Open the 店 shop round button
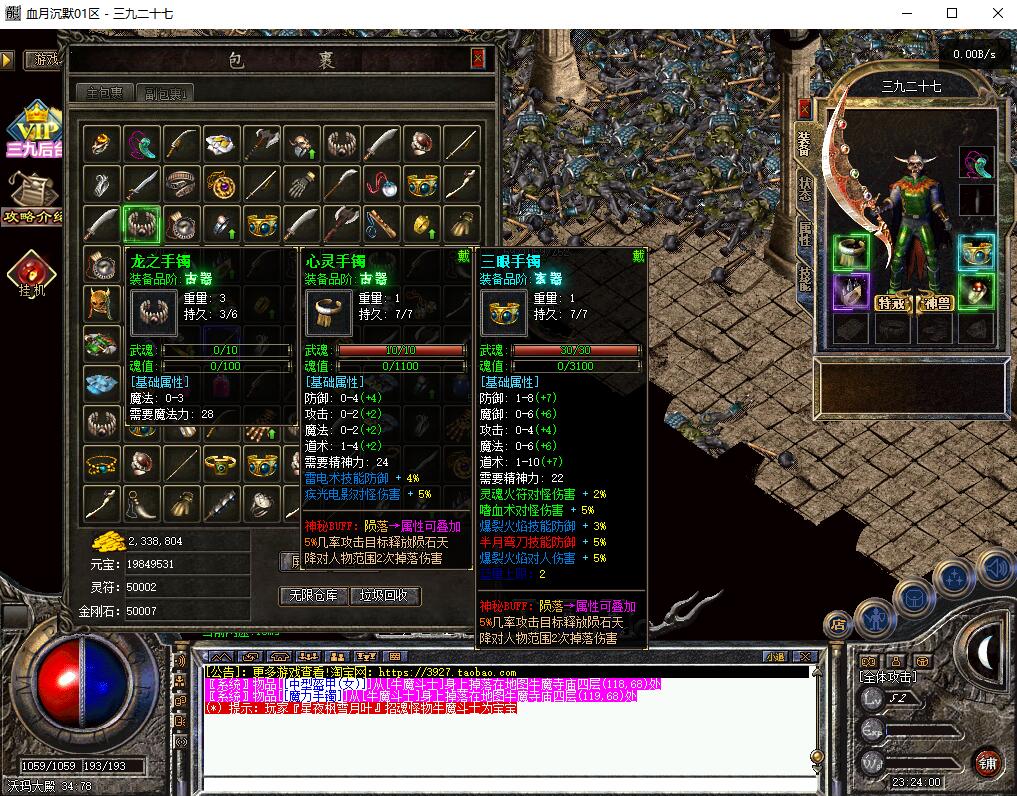The width and height of the screenshot is (1017, 796). click(838, 625)
